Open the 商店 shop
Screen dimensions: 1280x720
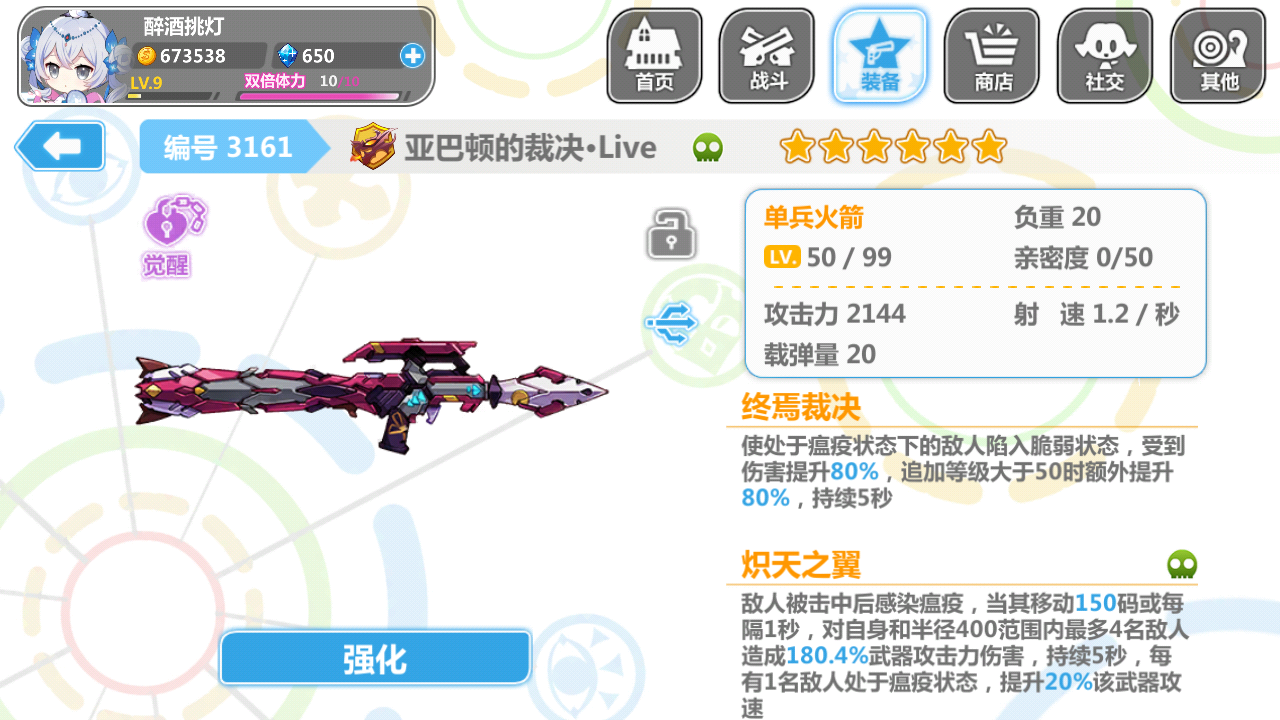[991, 55]
